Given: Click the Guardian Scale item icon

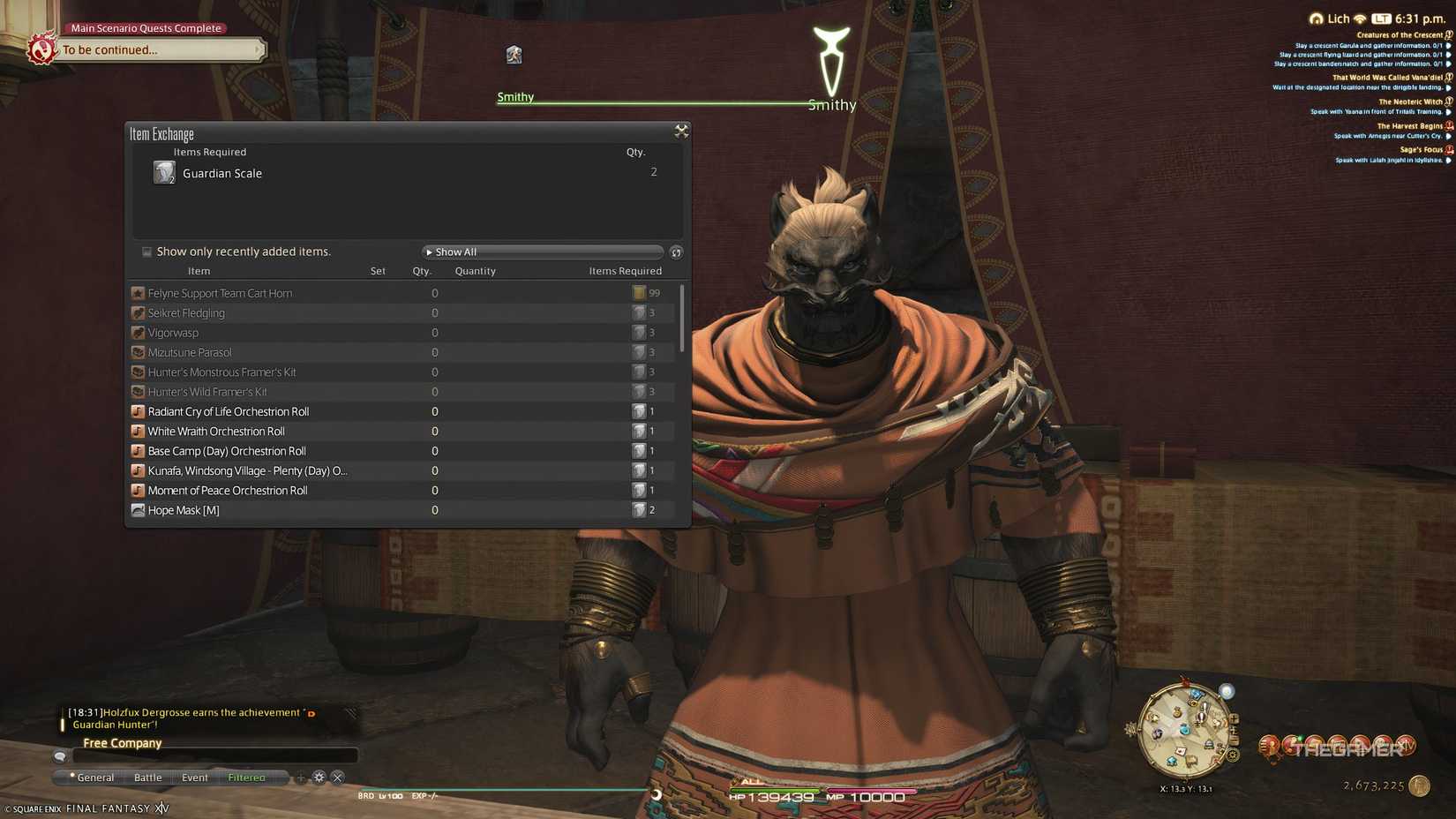Looking at the screenshot, I should (x=164, y=173).
